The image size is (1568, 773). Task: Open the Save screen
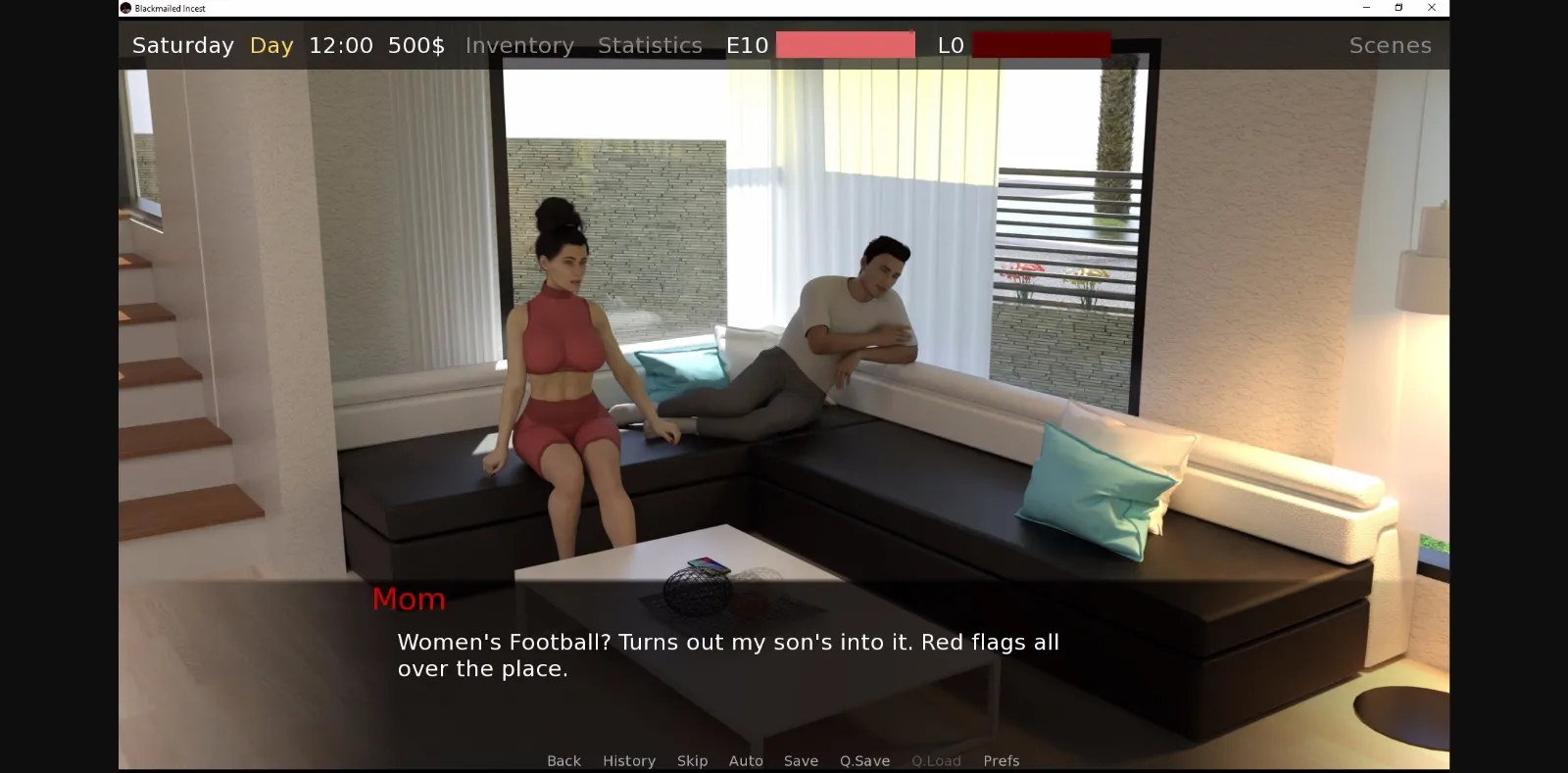[x=800, y=760]
